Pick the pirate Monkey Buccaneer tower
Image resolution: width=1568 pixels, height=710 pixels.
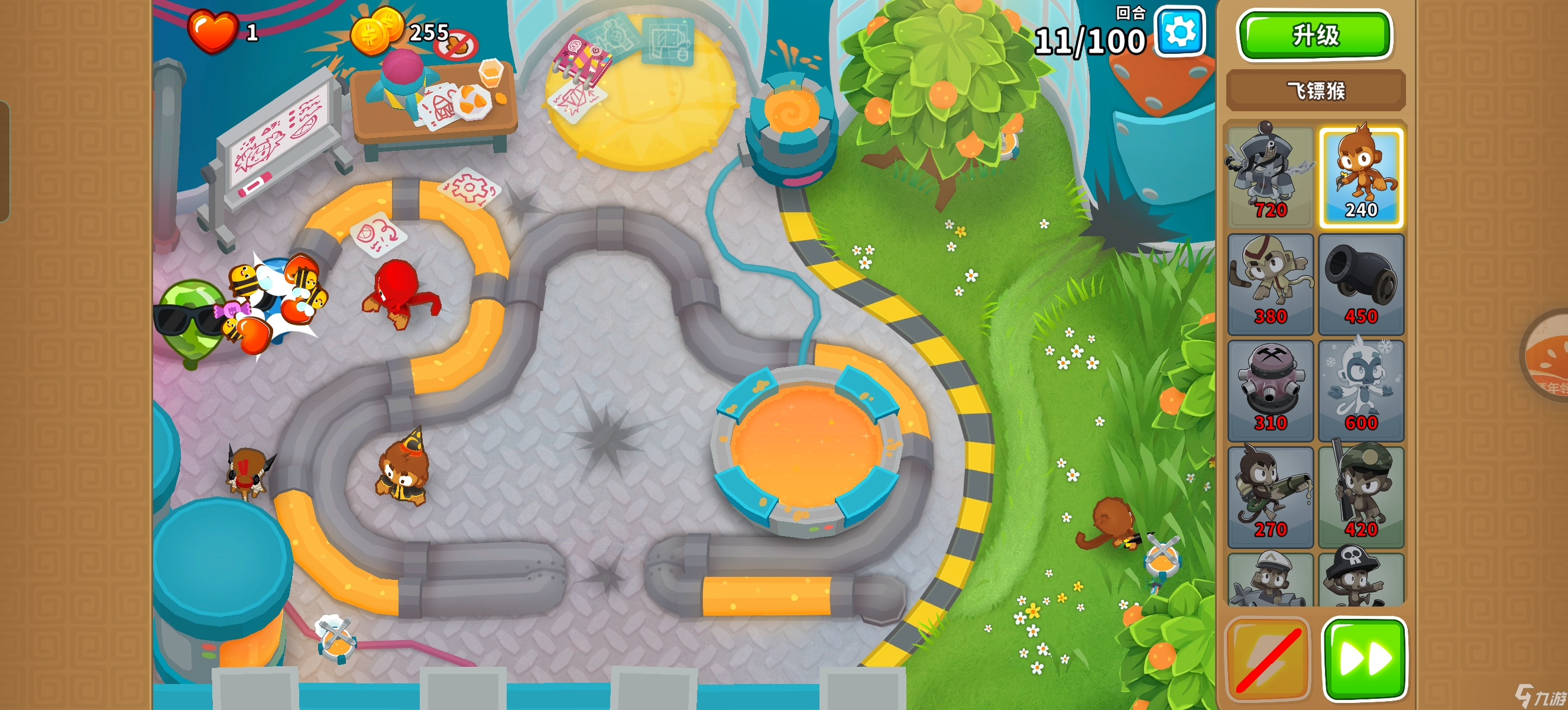coord(1360,582)
